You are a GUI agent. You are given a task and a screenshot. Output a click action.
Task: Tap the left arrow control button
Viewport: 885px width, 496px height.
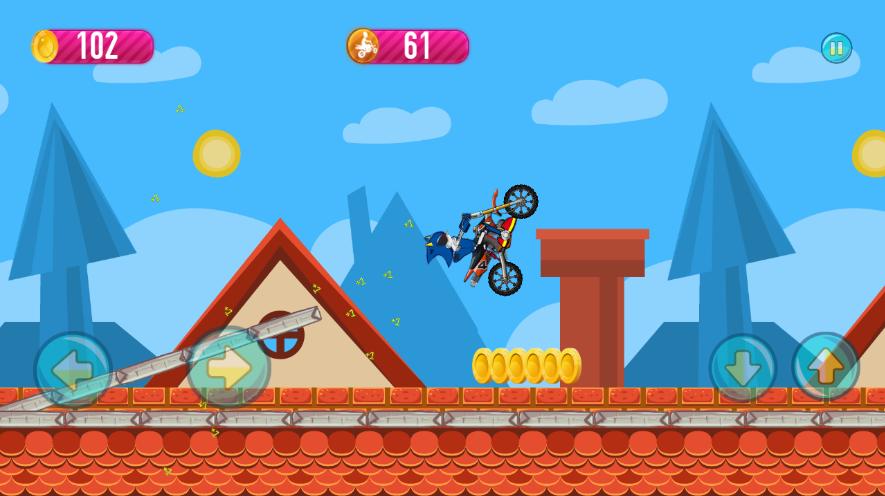click(x=73, y=370)
